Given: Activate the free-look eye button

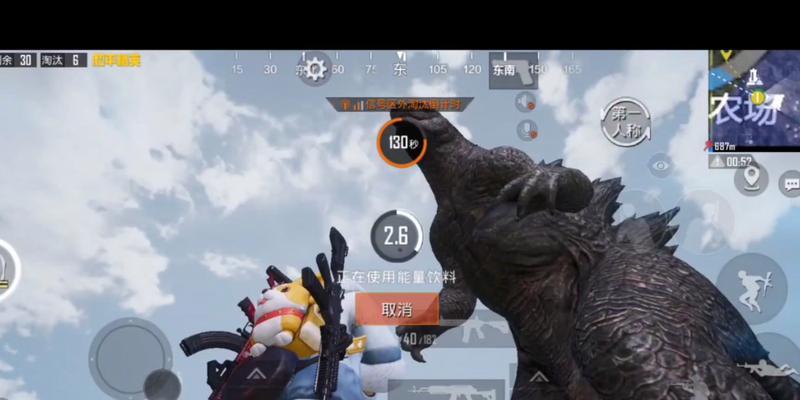Looking at the screenshot, I should 659,165.
